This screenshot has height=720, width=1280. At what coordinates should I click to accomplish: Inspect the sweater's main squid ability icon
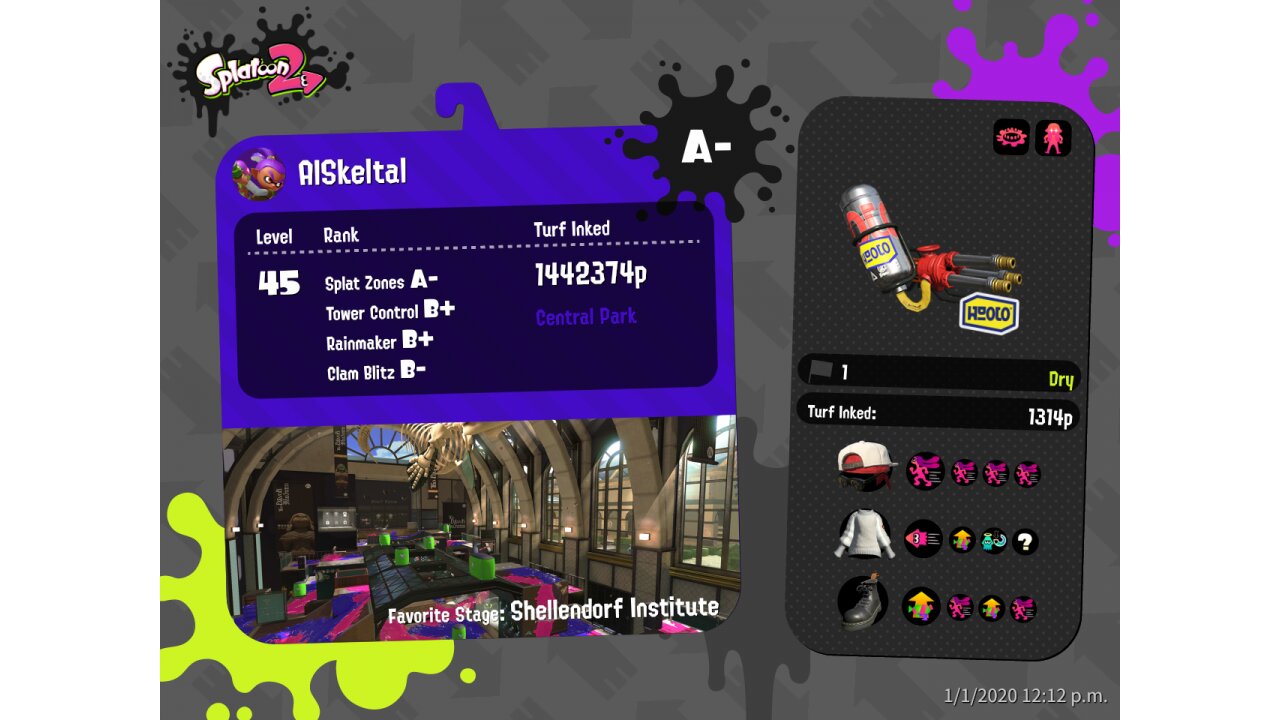point(922,539)
